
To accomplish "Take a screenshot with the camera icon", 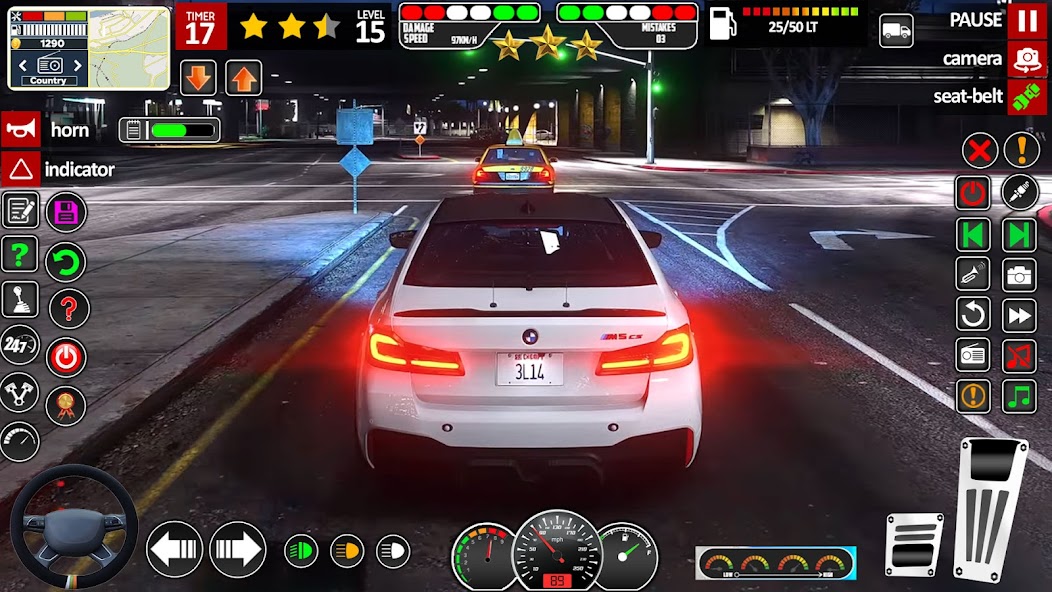I will (1019, 274).
